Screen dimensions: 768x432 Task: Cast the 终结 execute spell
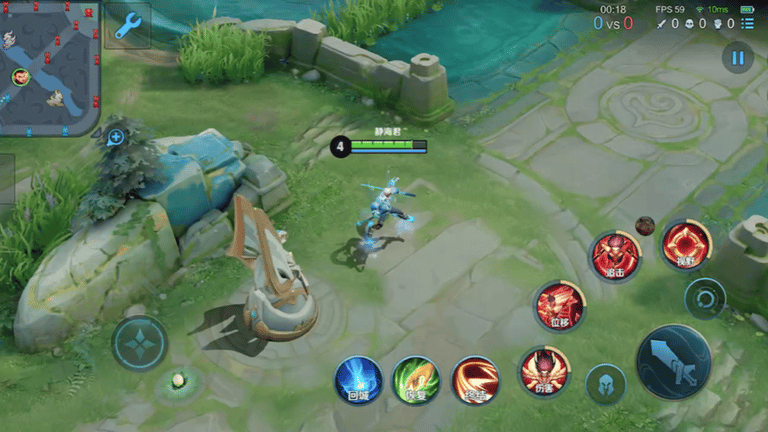tap(475, 380)
